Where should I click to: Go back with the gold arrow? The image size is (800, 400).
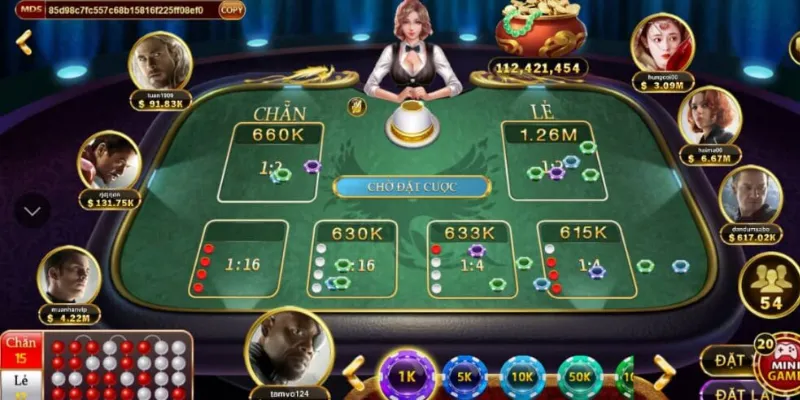[24, 43]
